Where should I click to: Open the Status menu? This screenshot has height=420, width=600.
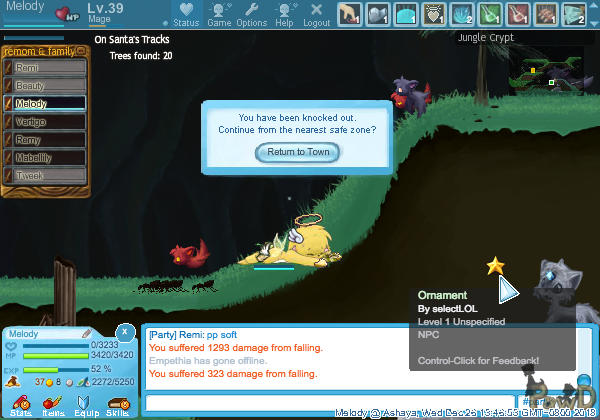pos(185,15)
